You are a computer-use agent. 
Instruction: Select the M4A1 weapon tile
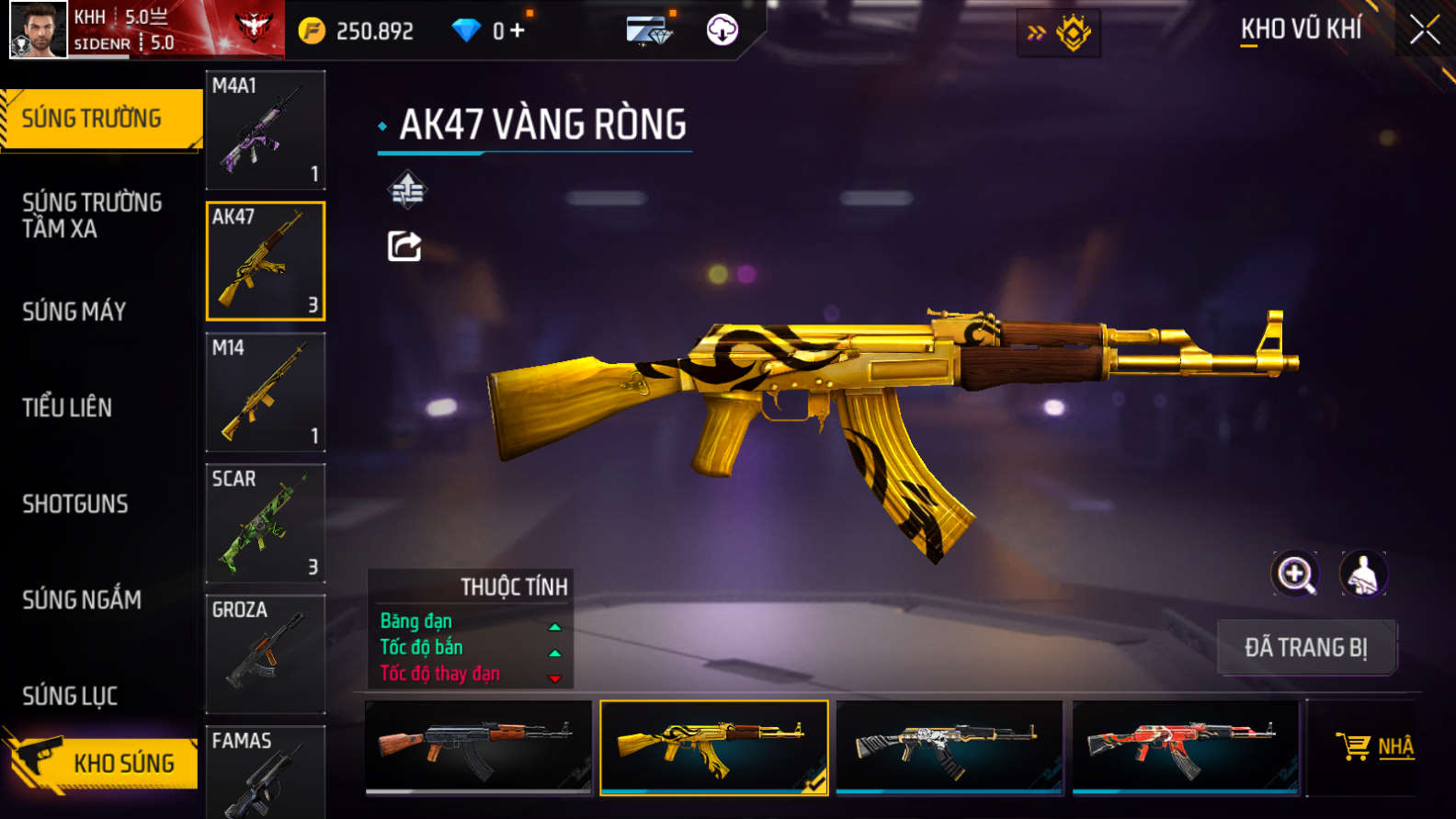click(266, 130)
